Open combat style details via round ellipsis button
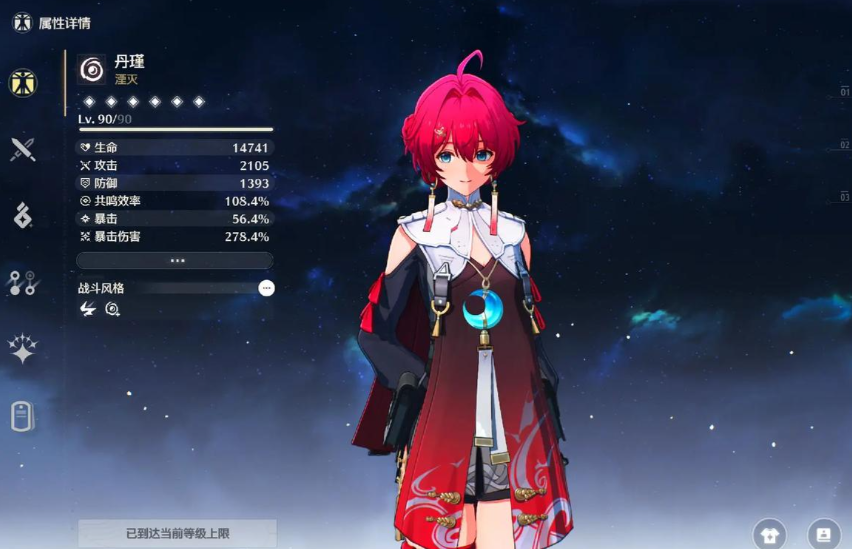Image resolution: width=852 pixels, height=549 pixels. tap(266, 288)
